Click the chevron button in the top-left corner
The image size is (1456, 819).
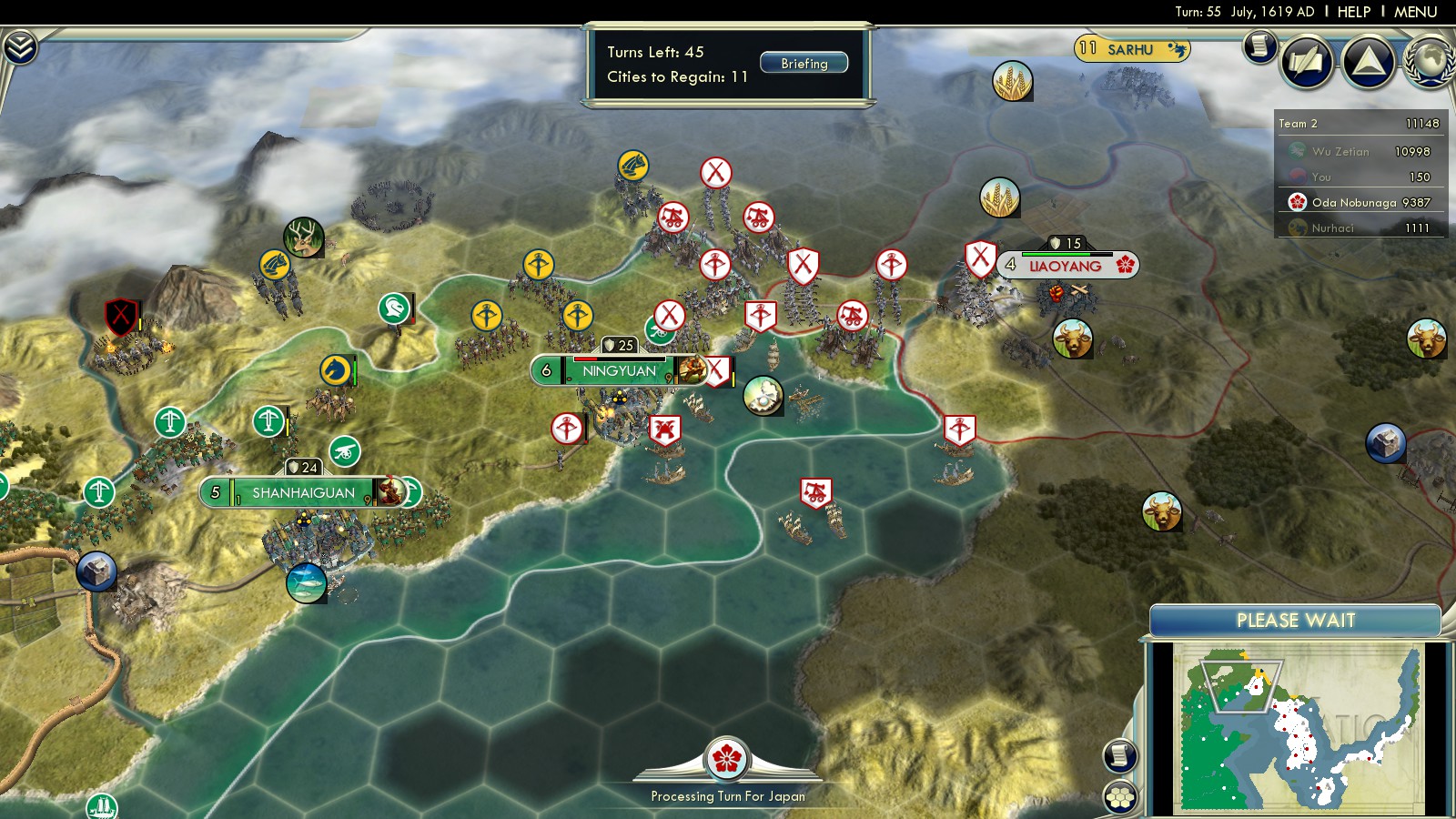point(20,47)
